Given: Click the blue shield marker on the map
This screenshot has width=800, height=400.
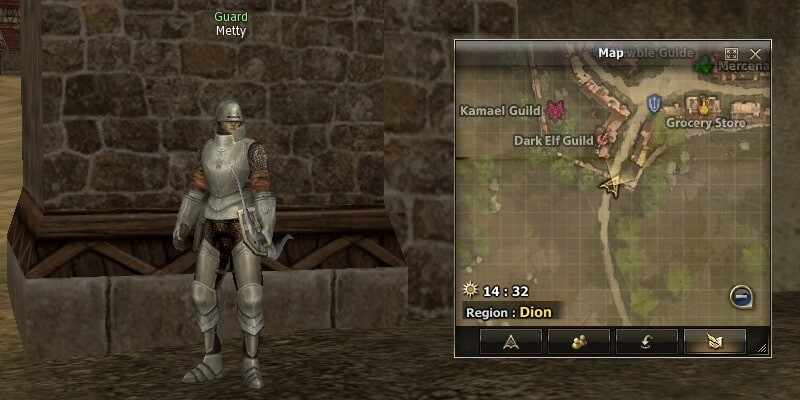Looking at the screenshot, I should (x=655, y=102).
